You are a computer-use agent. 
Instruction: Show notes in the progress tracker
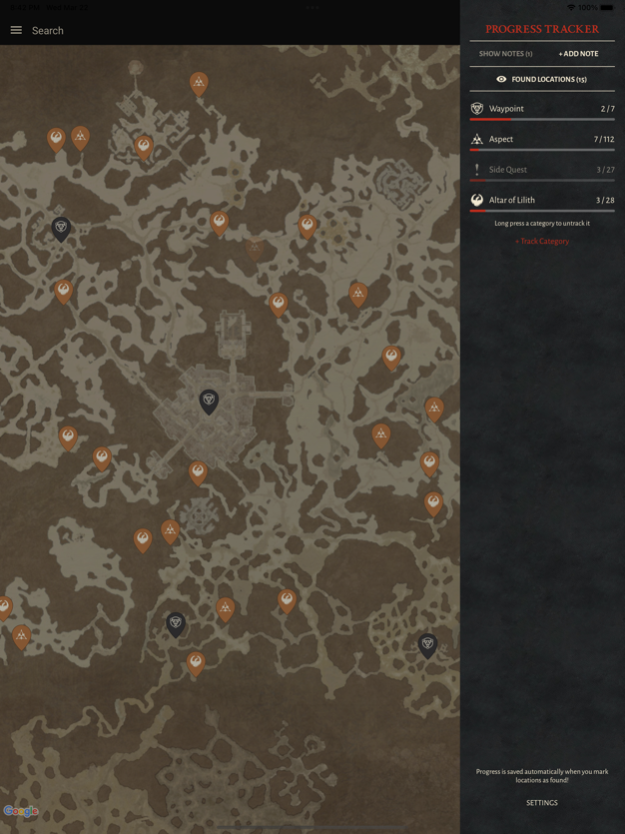pos(505,54)
